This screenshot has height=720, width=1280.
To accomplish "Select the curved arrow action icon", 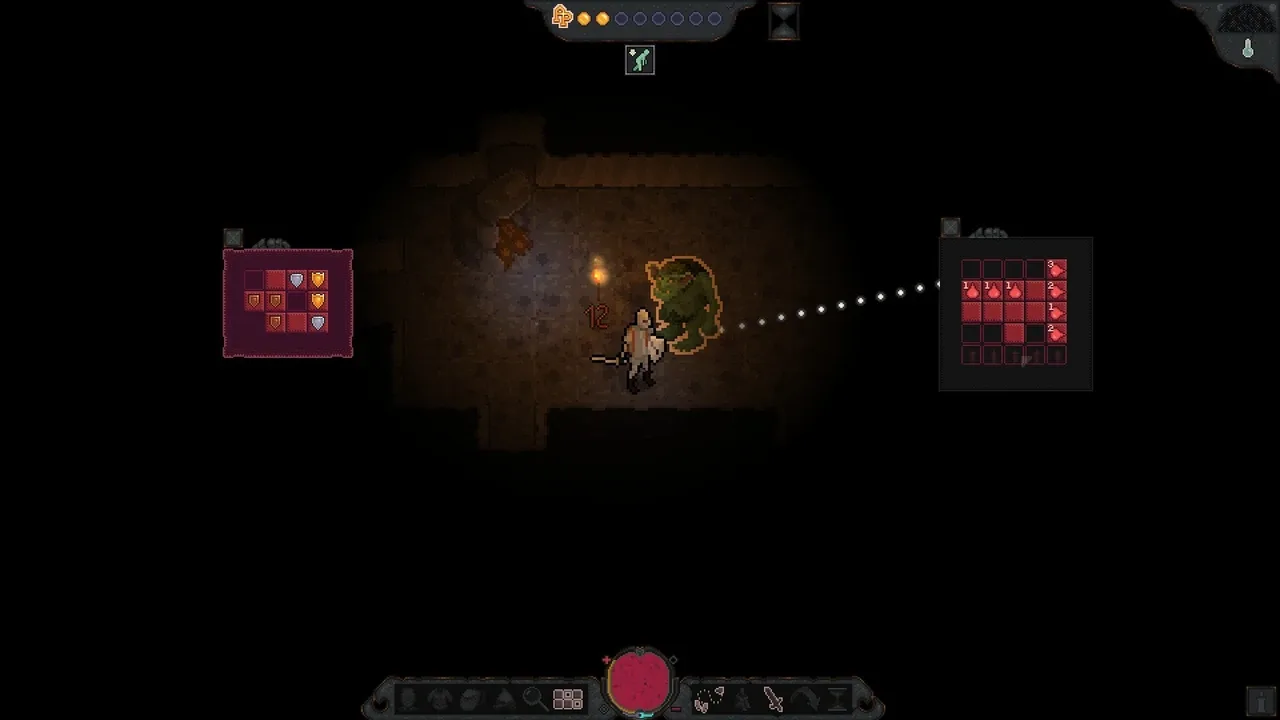I will point(805,699).
